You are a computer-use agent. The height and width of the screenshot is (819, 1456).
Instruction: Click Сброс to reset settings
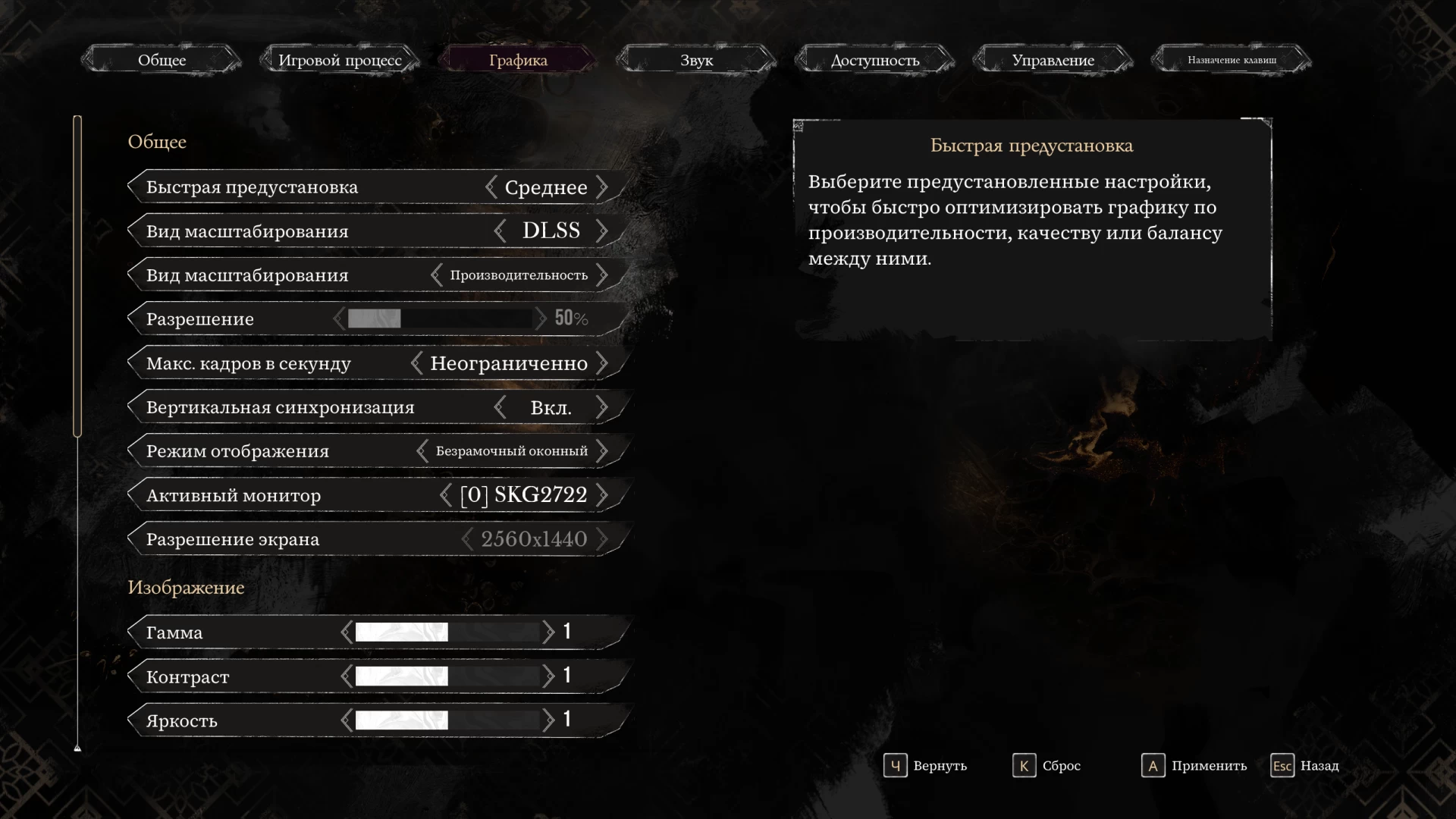click(1047, 766)
